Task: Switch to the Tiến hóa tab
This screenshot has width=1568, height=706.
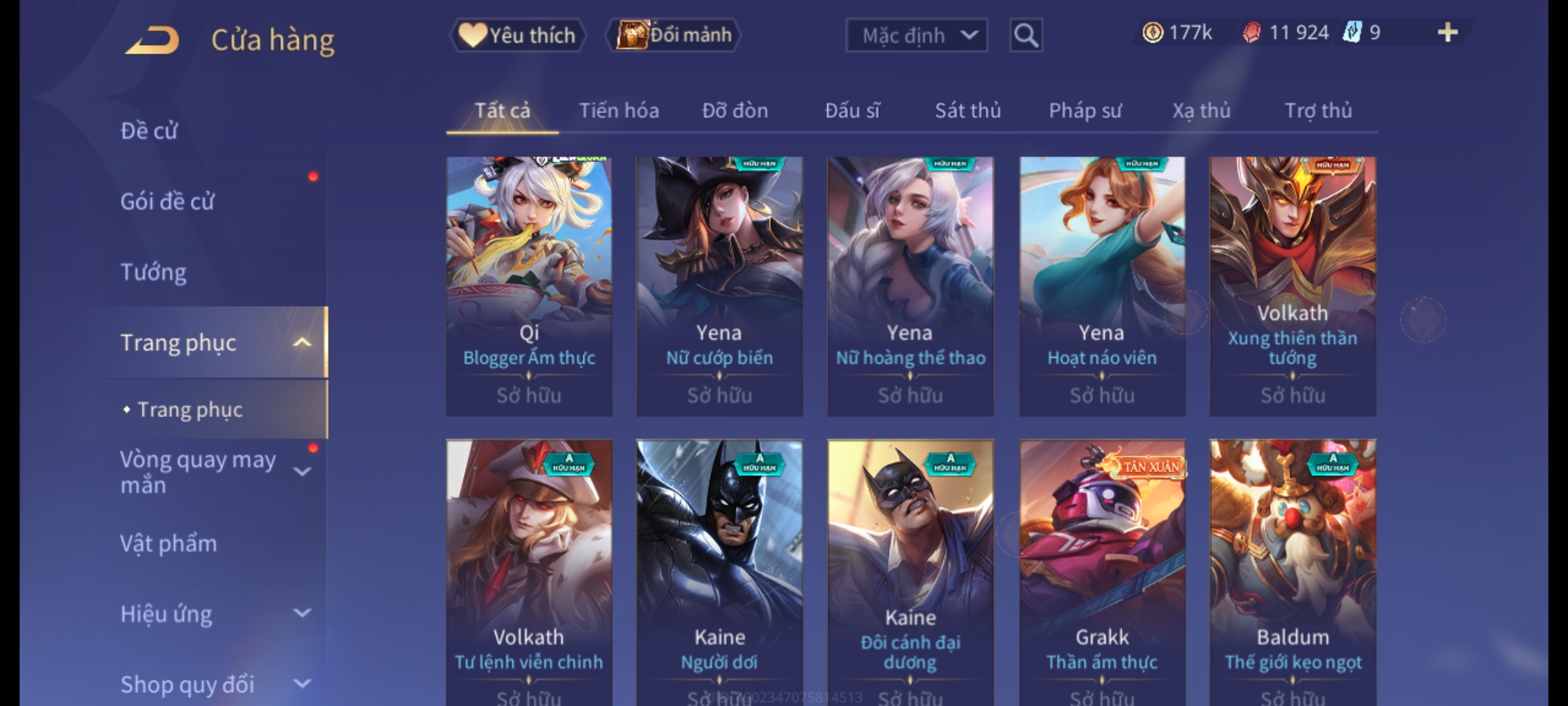Action: pos(619,110)
